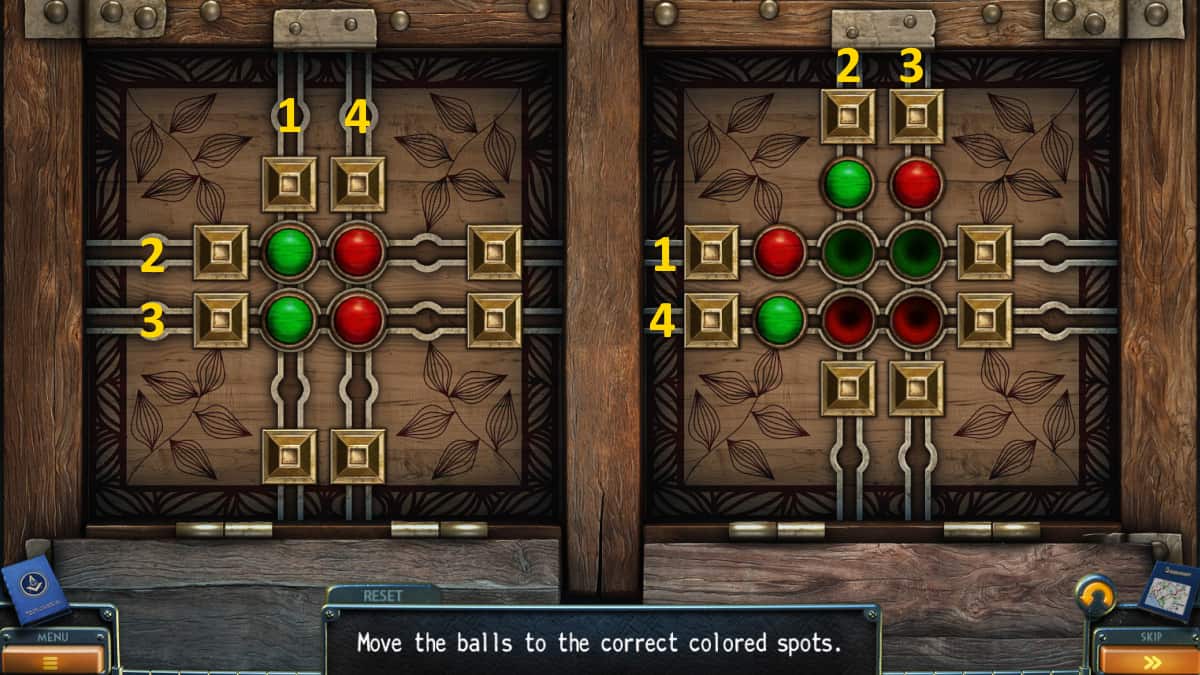Open the game Menu

pyautogui.click(x=53, y=653)
